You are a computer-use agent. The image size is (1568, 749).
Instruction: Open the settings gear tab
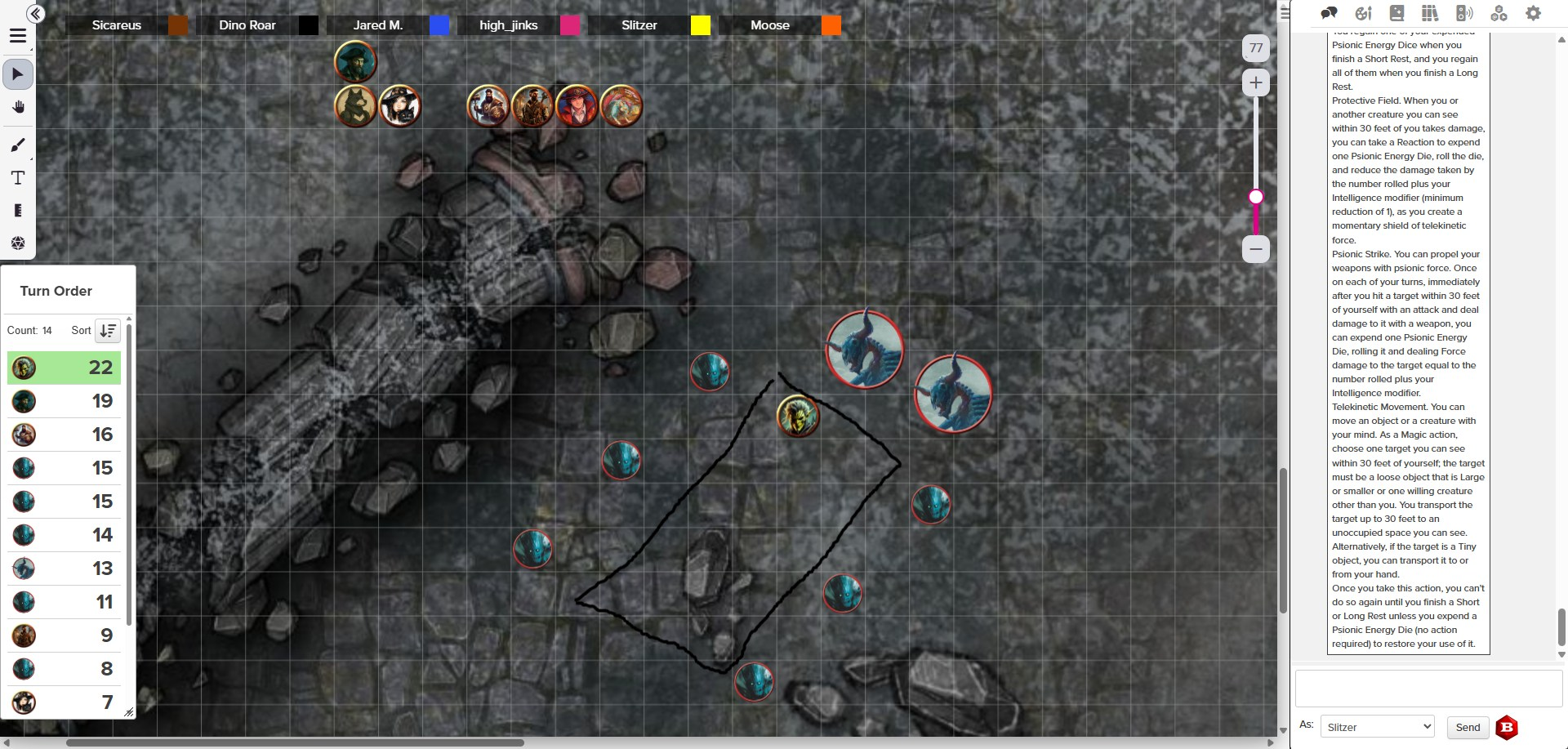click(1533, 13)
